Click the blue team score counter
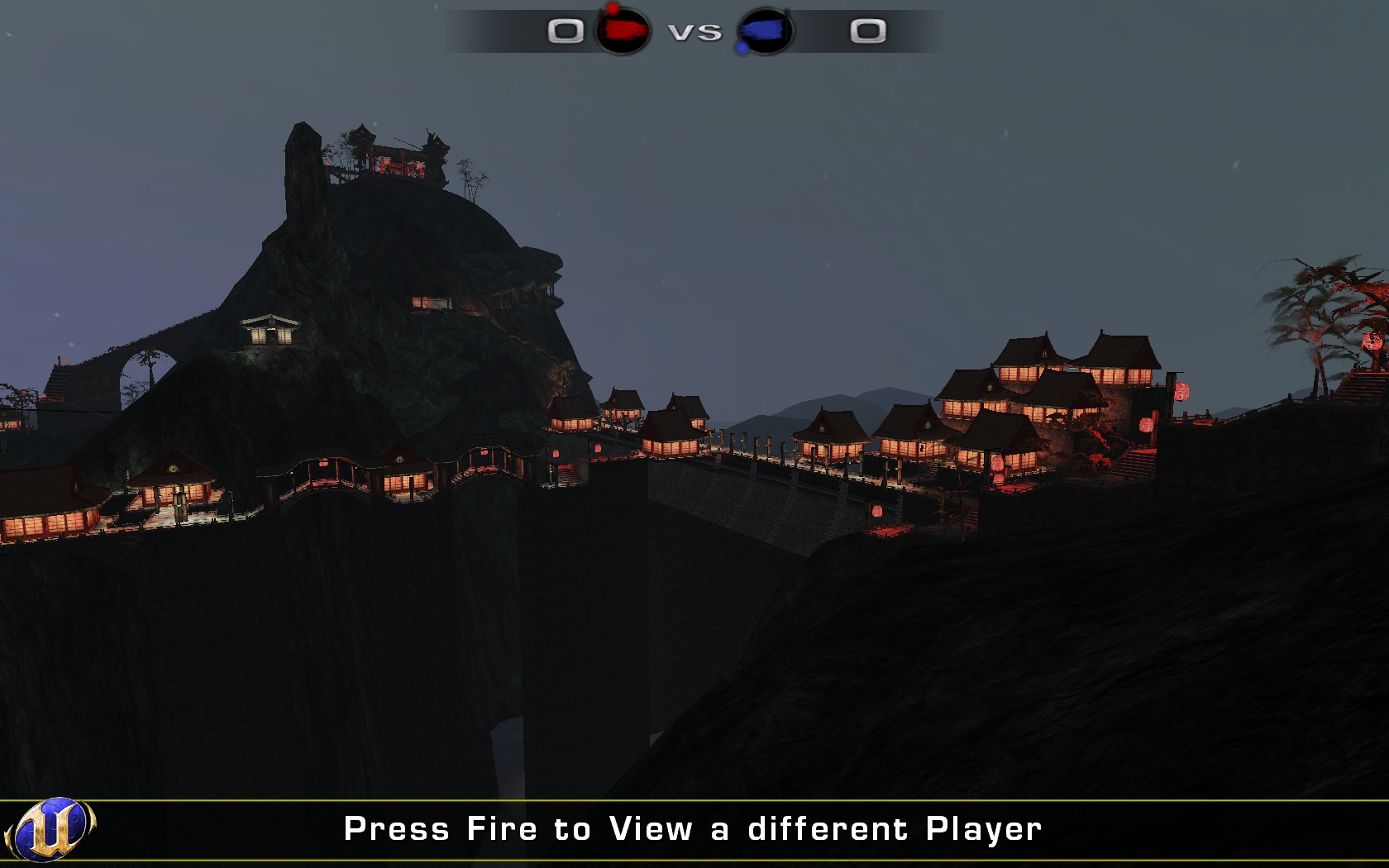Viewport: 1389px width, 868px height. [x=866, y=31]
